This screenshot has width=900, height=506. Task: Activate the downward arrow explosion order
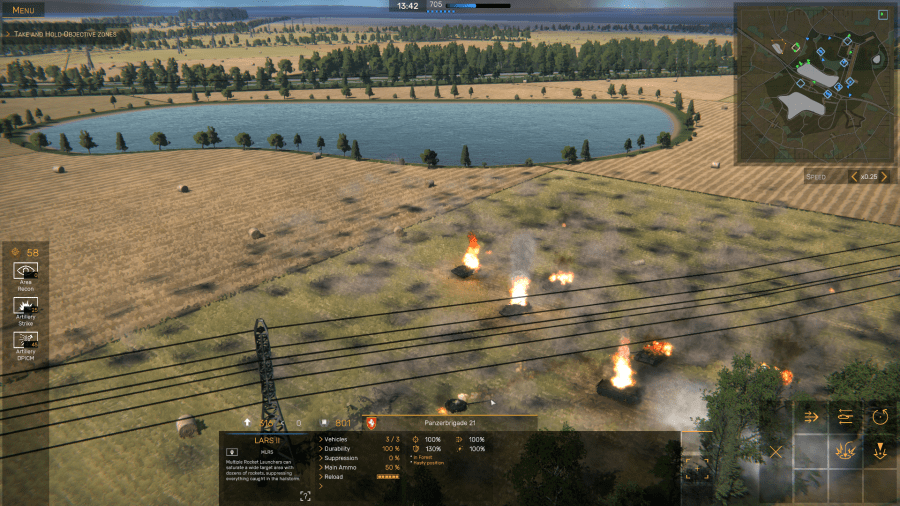(x=880, y=451)
